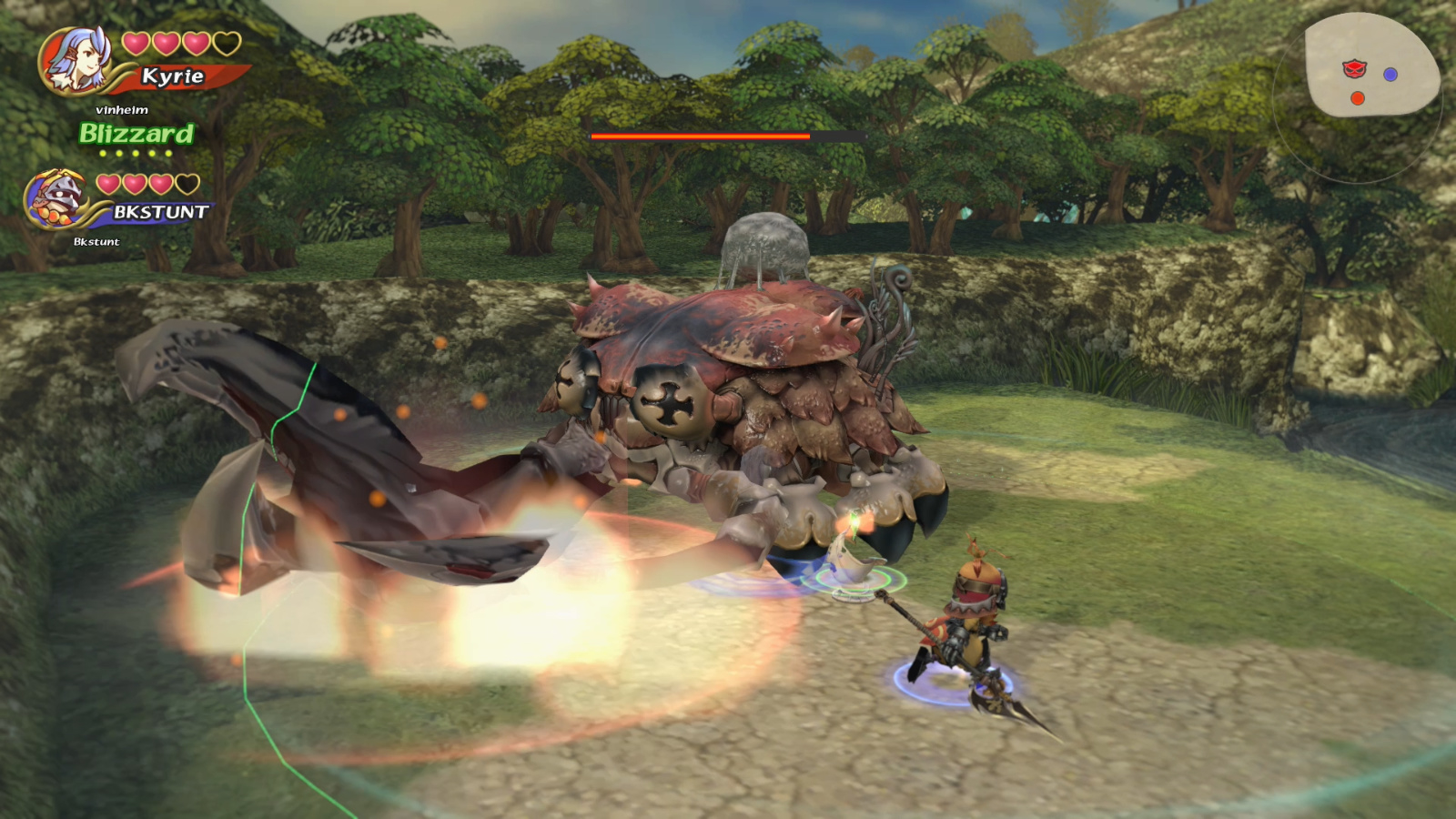Click the orange player dot on the minimap
Screen dimensions: 1456x819
(1358, 98)
